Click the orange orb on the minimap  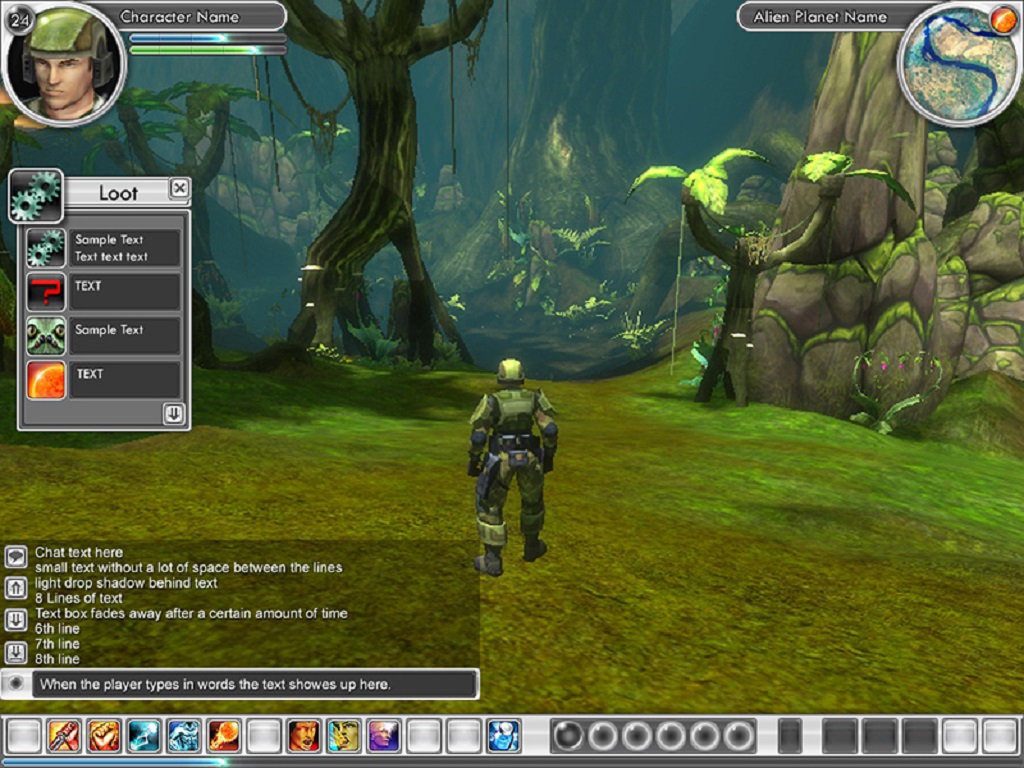click(1003, 20)
